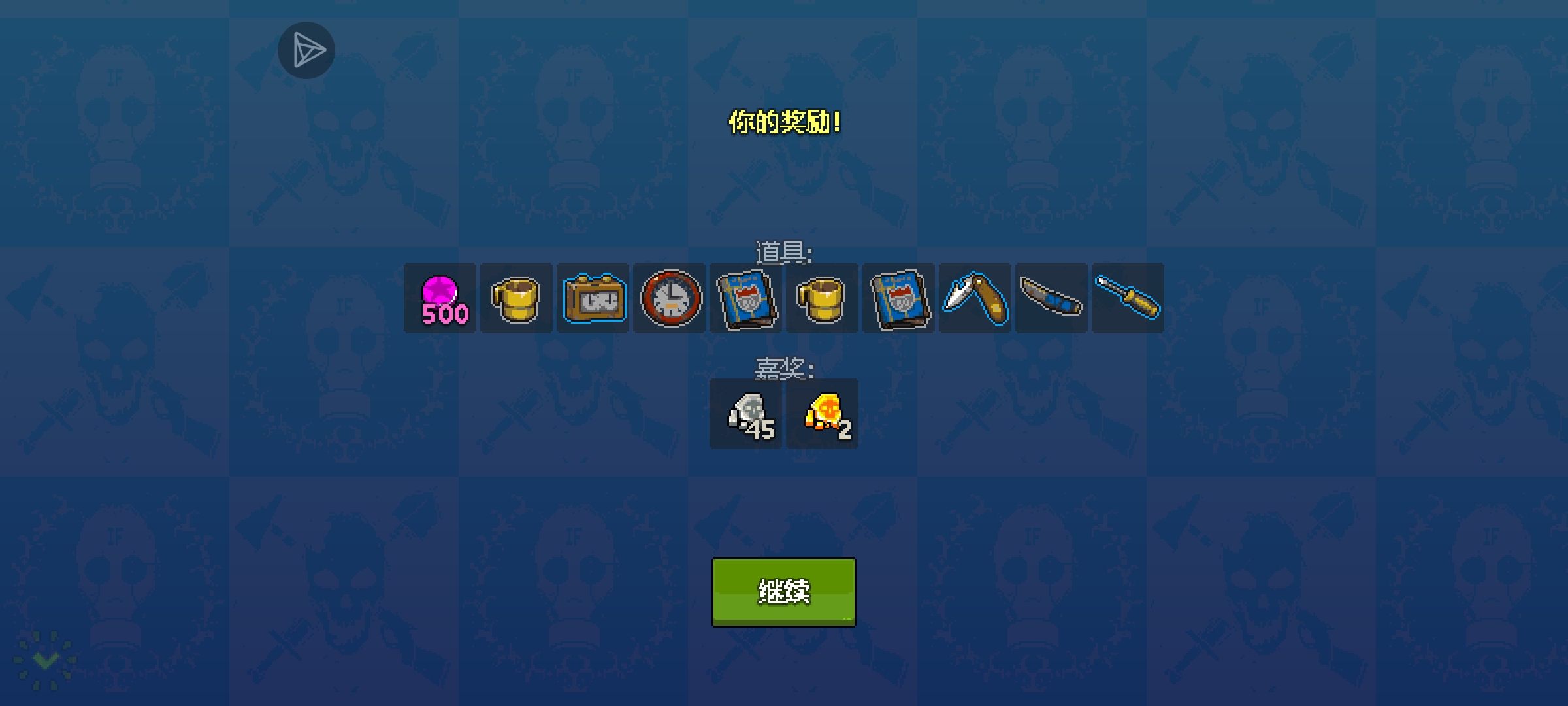Click the highlighted alarm clock with blue outline

tap(593, 298)
